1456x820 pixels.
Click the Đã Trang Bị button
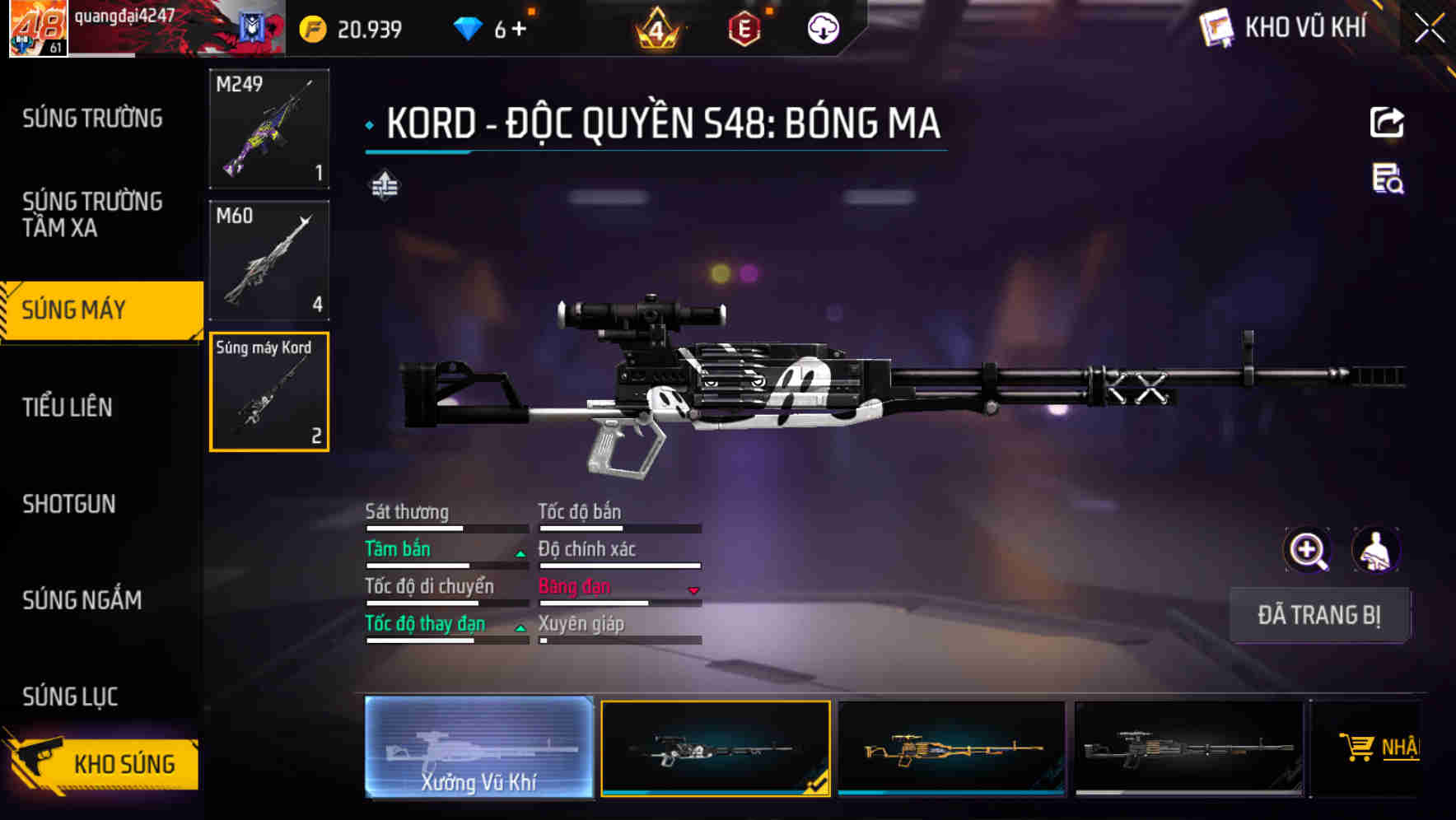1318,615
